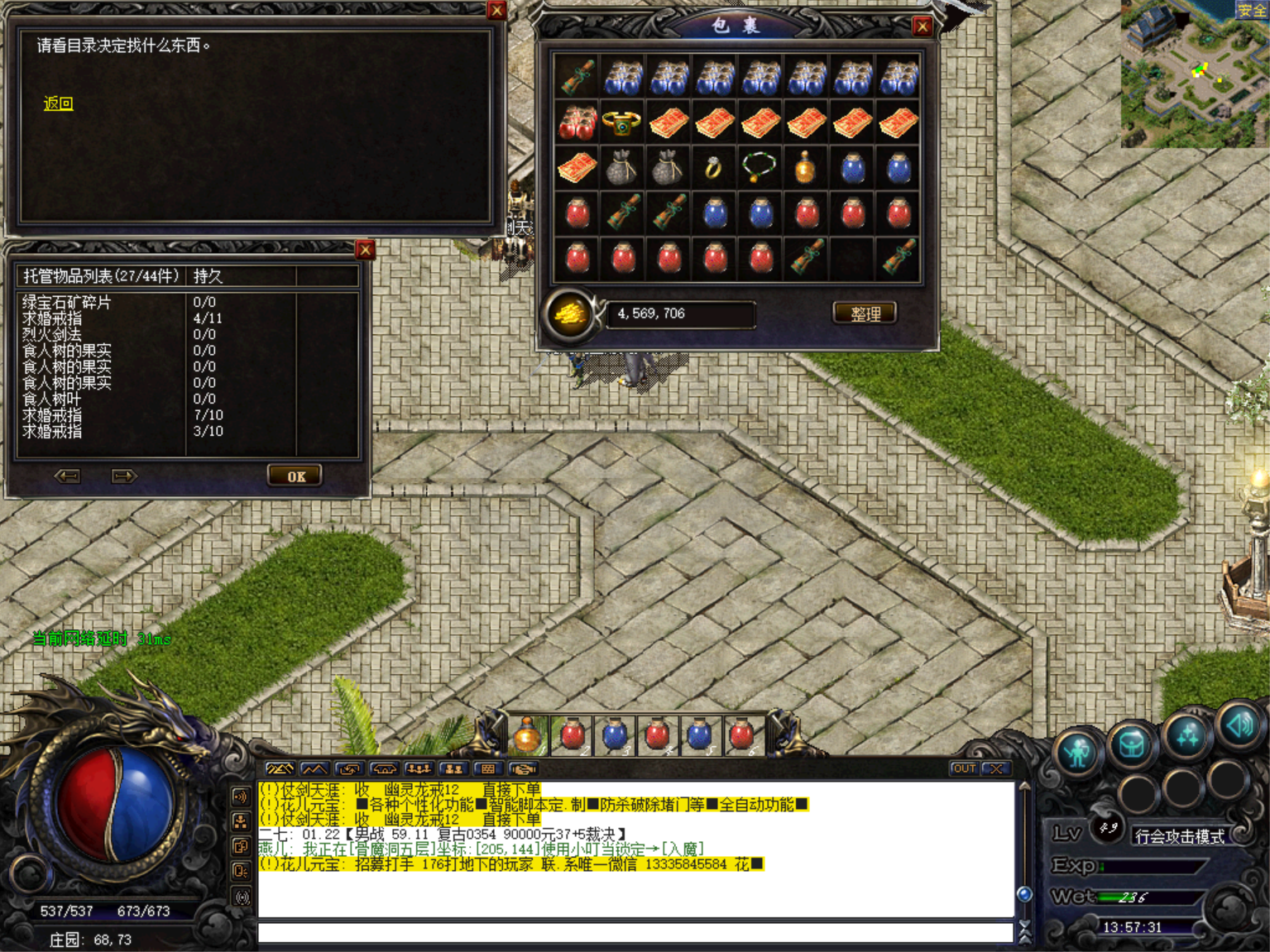Close the 包裹 inventory window
The height and width of the screenshot is (952, 1270).
click(x=922, y=26)
